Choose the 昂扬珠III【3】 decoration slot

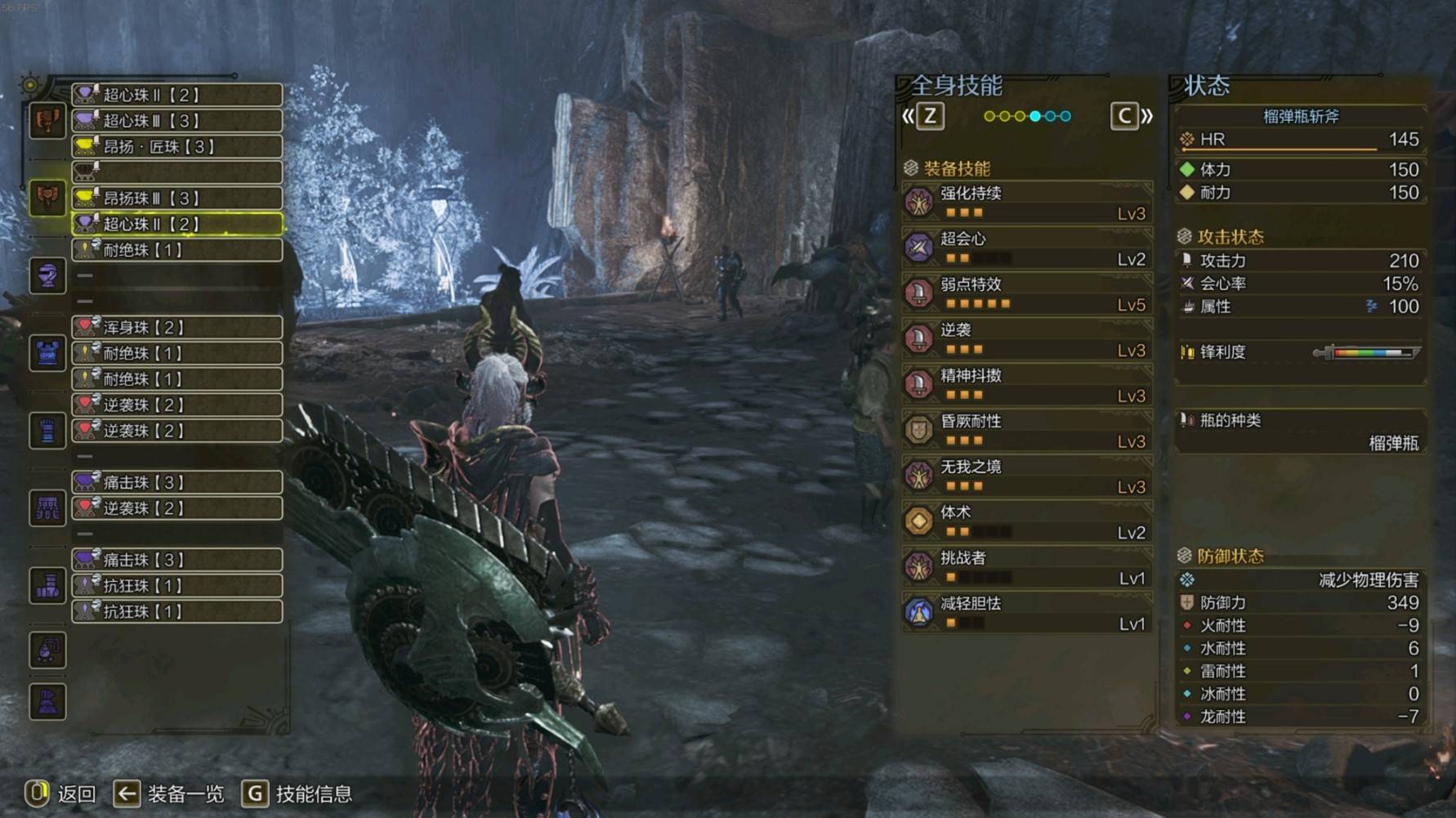[x=177, y=199]
